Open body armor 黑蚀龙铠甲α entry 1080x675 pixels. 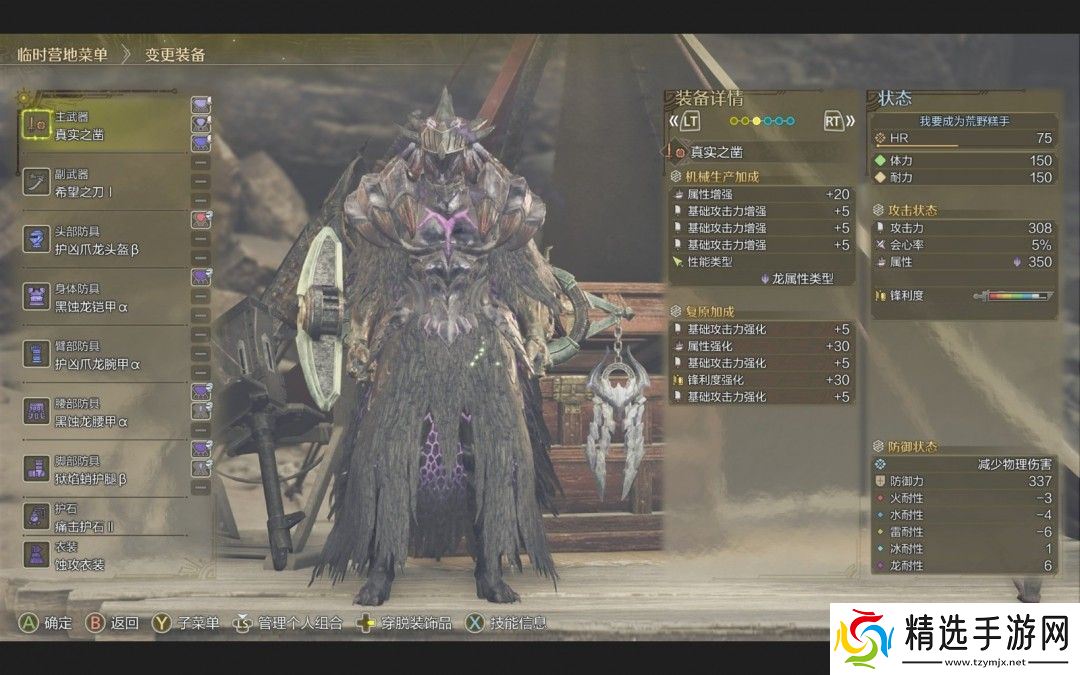(100, 297)
